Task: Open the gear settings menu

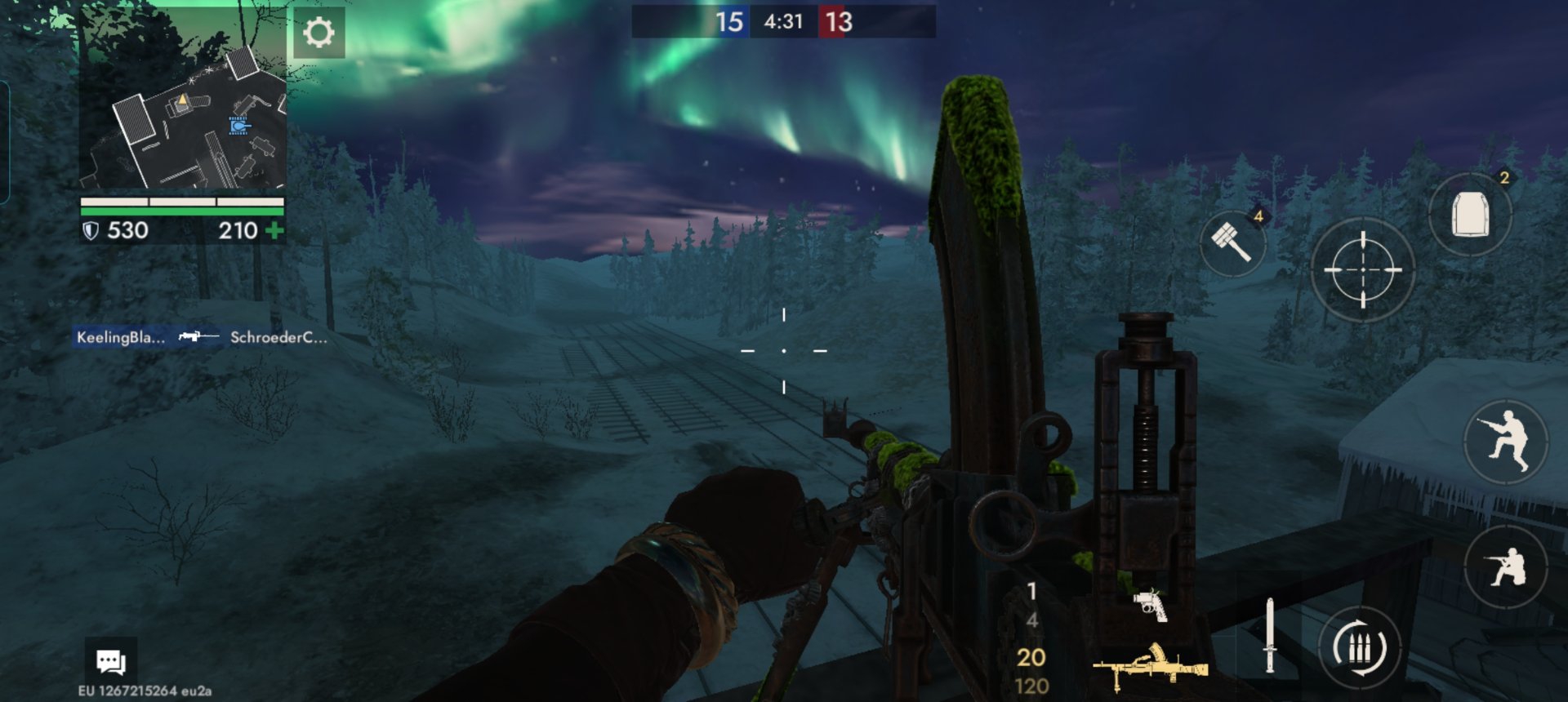Action: [318, 33]
